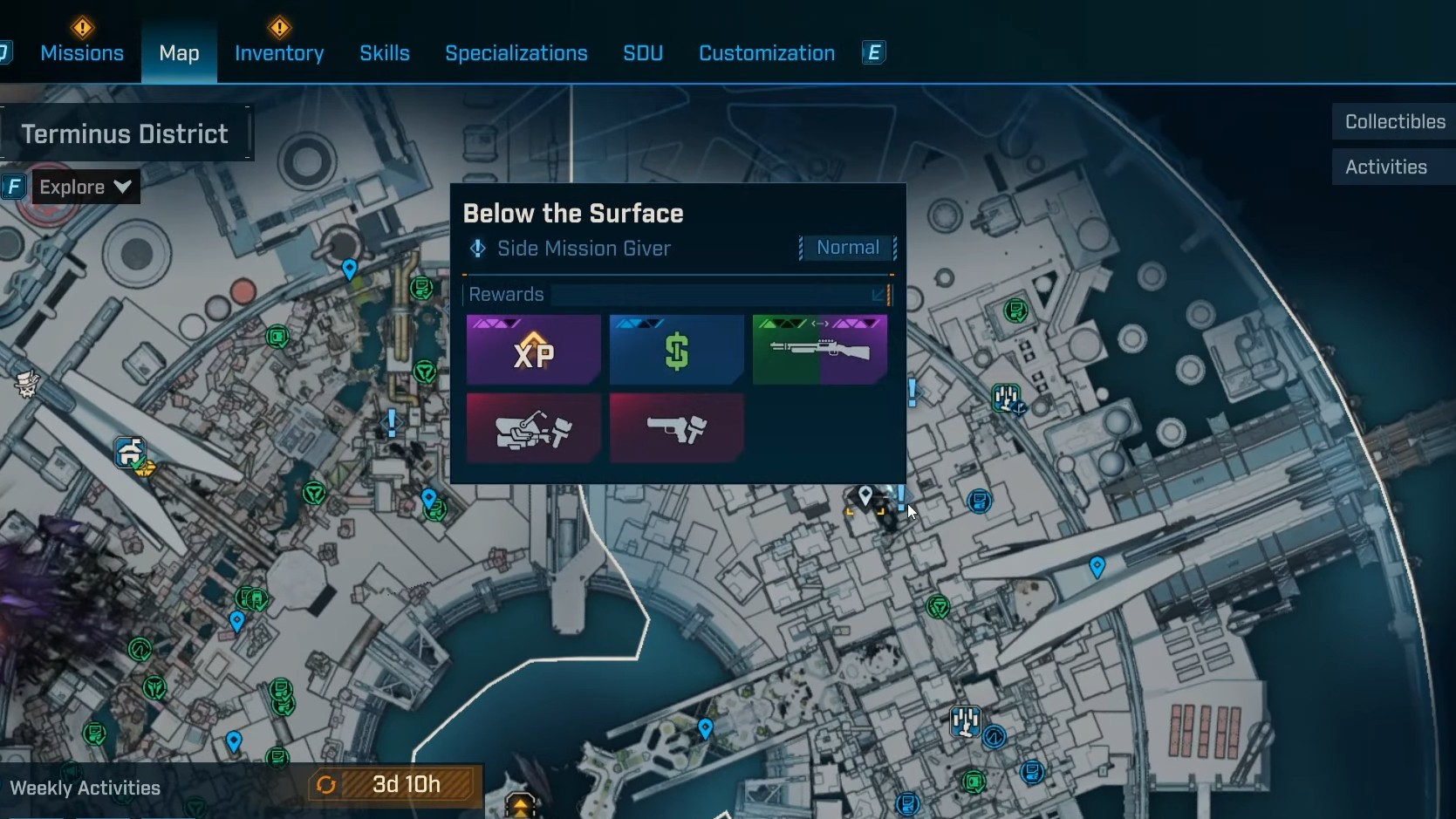The image size is (1456, 819).
Task: Select the Map tab
Action: click(179, 53)
